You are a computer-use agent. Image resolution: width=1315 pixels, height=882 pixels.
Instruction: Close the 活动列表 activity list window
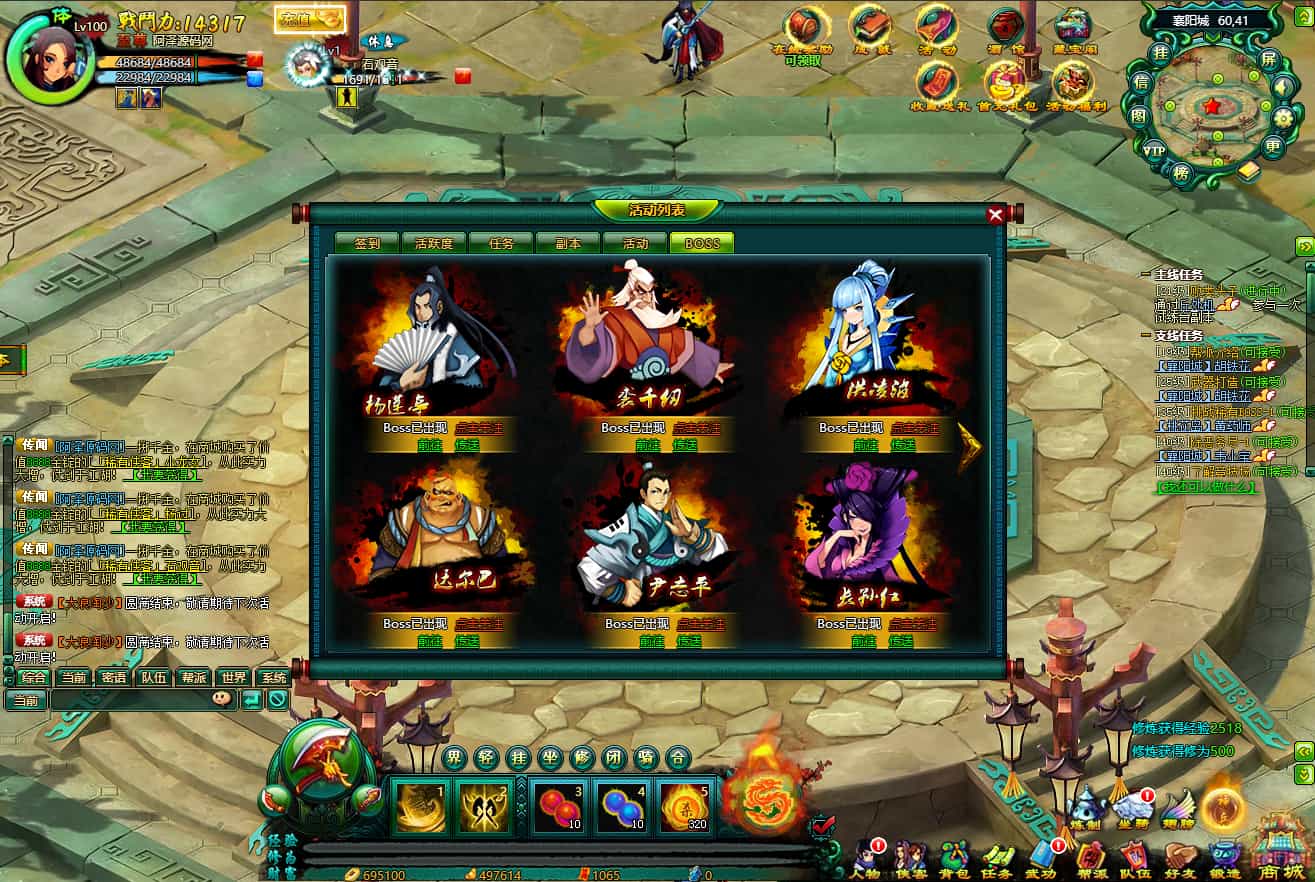tap(995, 215)
